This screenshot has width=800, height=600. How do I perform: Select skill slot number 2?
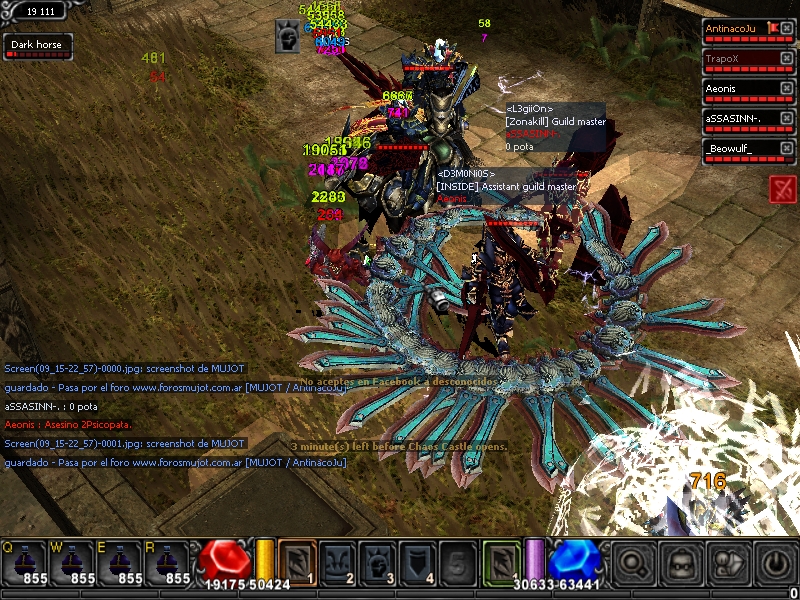coord(338,561)
